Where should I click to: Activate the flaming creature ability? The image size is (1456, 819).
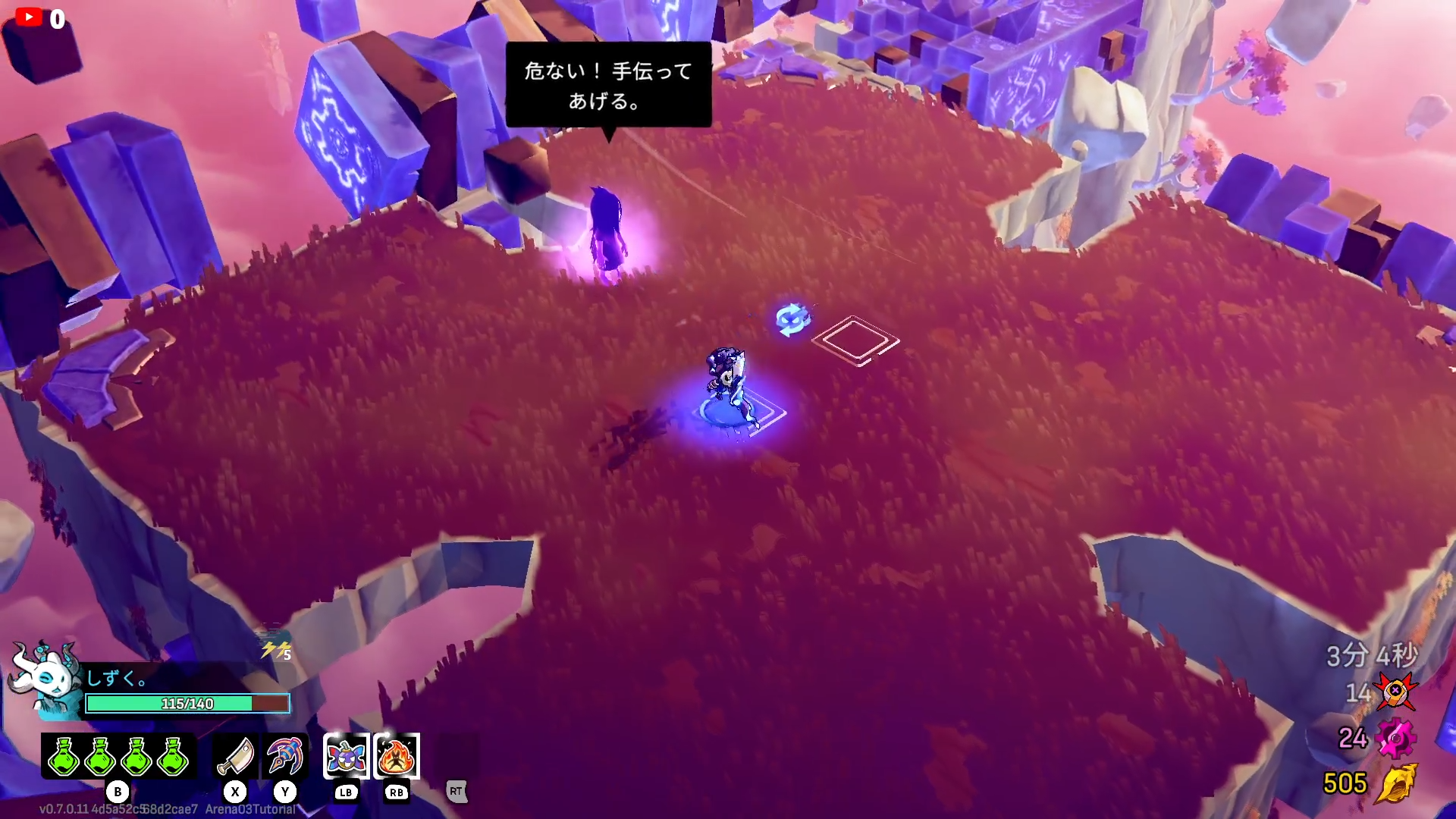click(397, 756)
